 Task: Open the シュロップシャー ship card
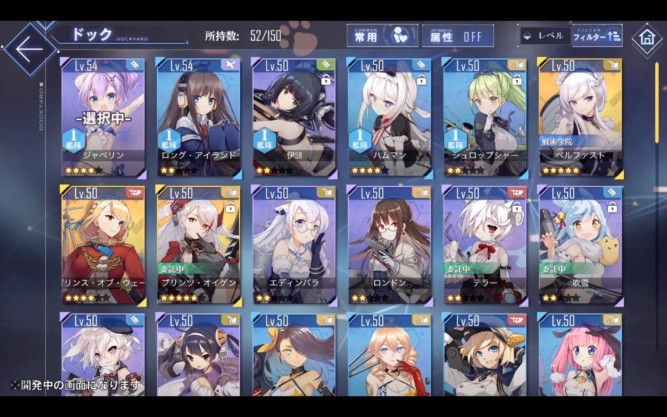pyautogui.click(x=485, y=116)
